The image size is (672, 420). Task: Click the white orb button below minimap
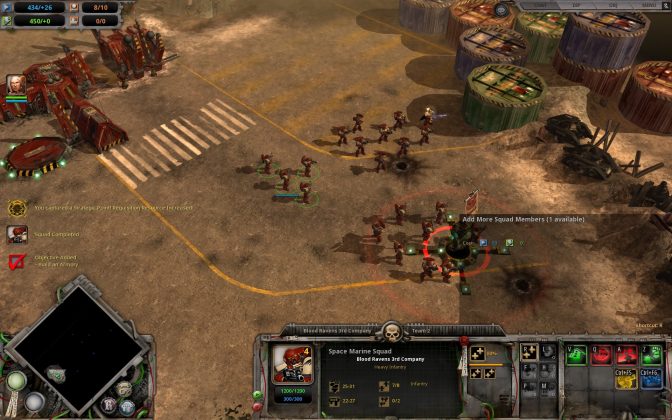point(35,402)
